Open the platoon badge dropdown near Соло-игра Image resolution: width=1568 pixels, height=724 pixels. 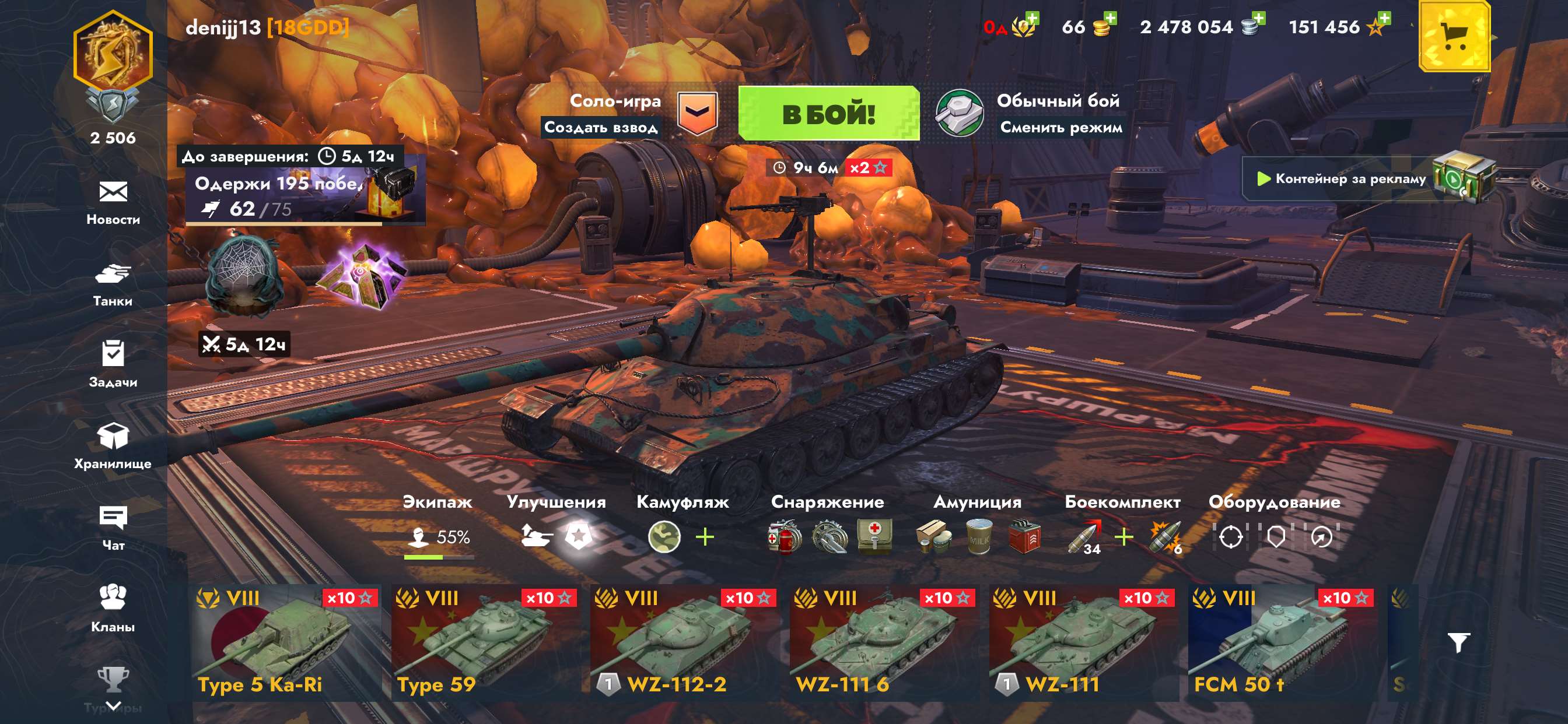699,113
